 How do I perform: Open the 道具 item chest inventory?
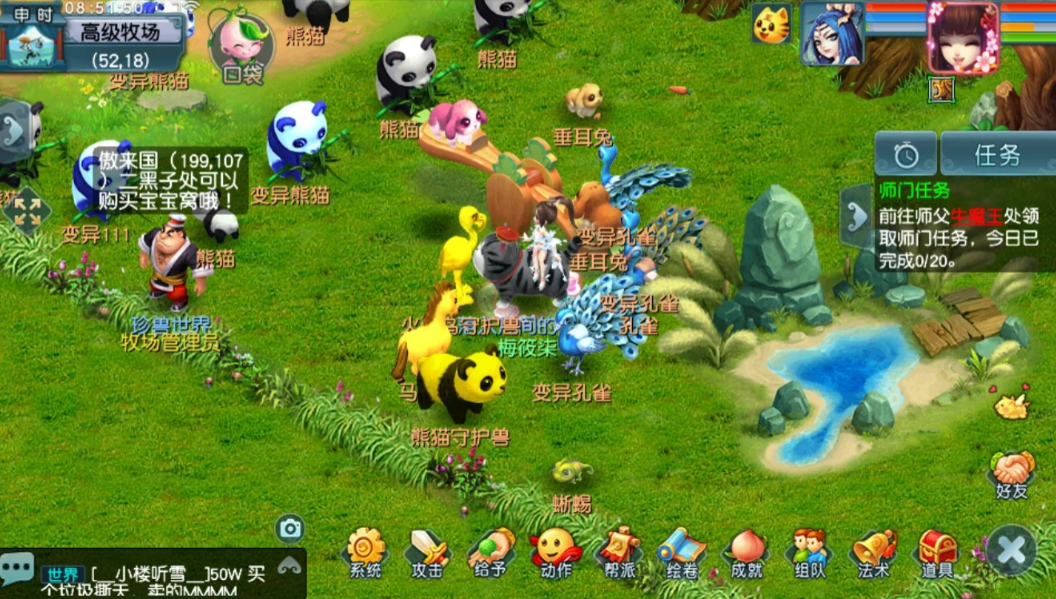click(937, 549)
